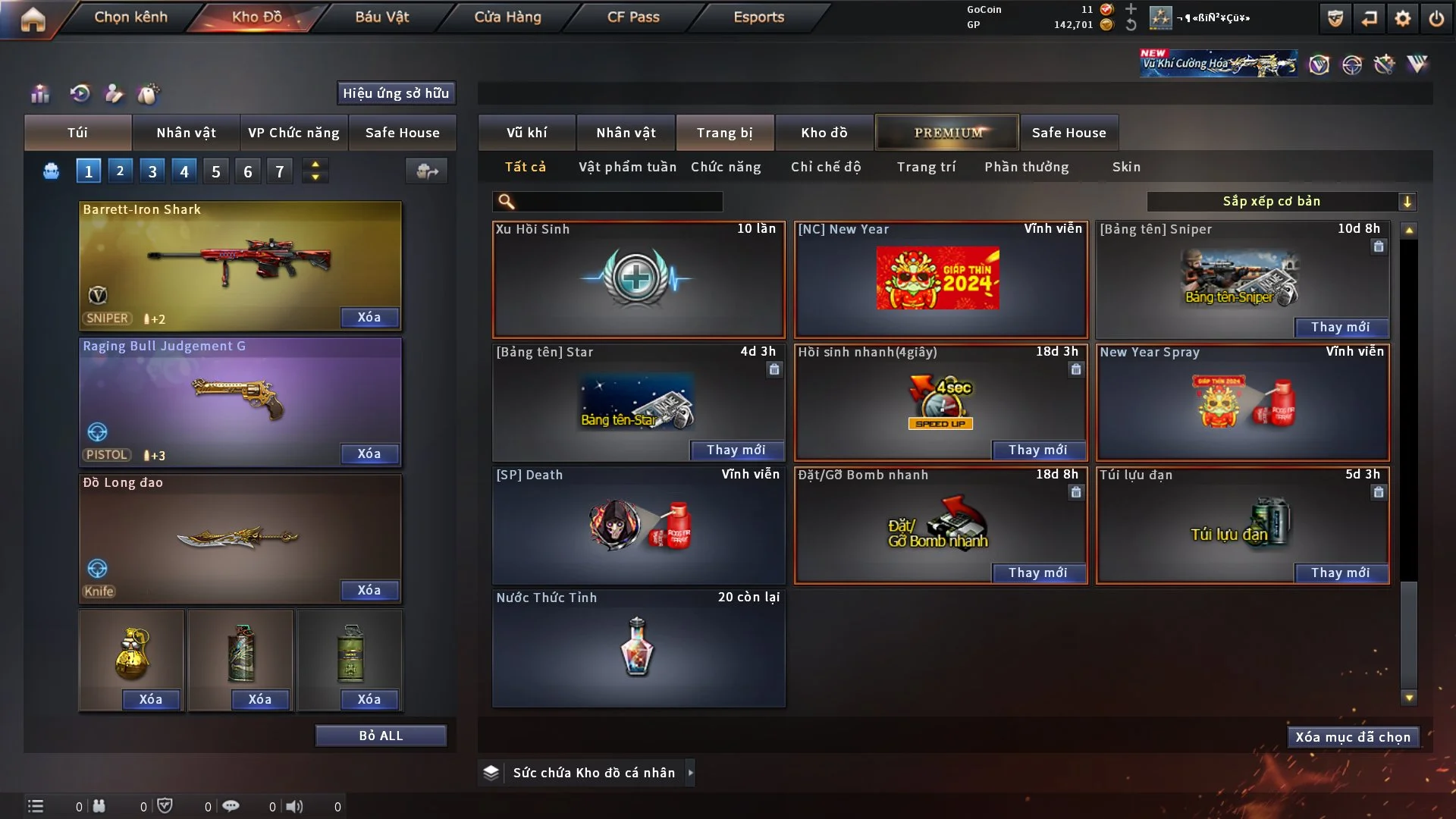Open the CF Pass menu
1456x819 pixels.
pos(633,17)
